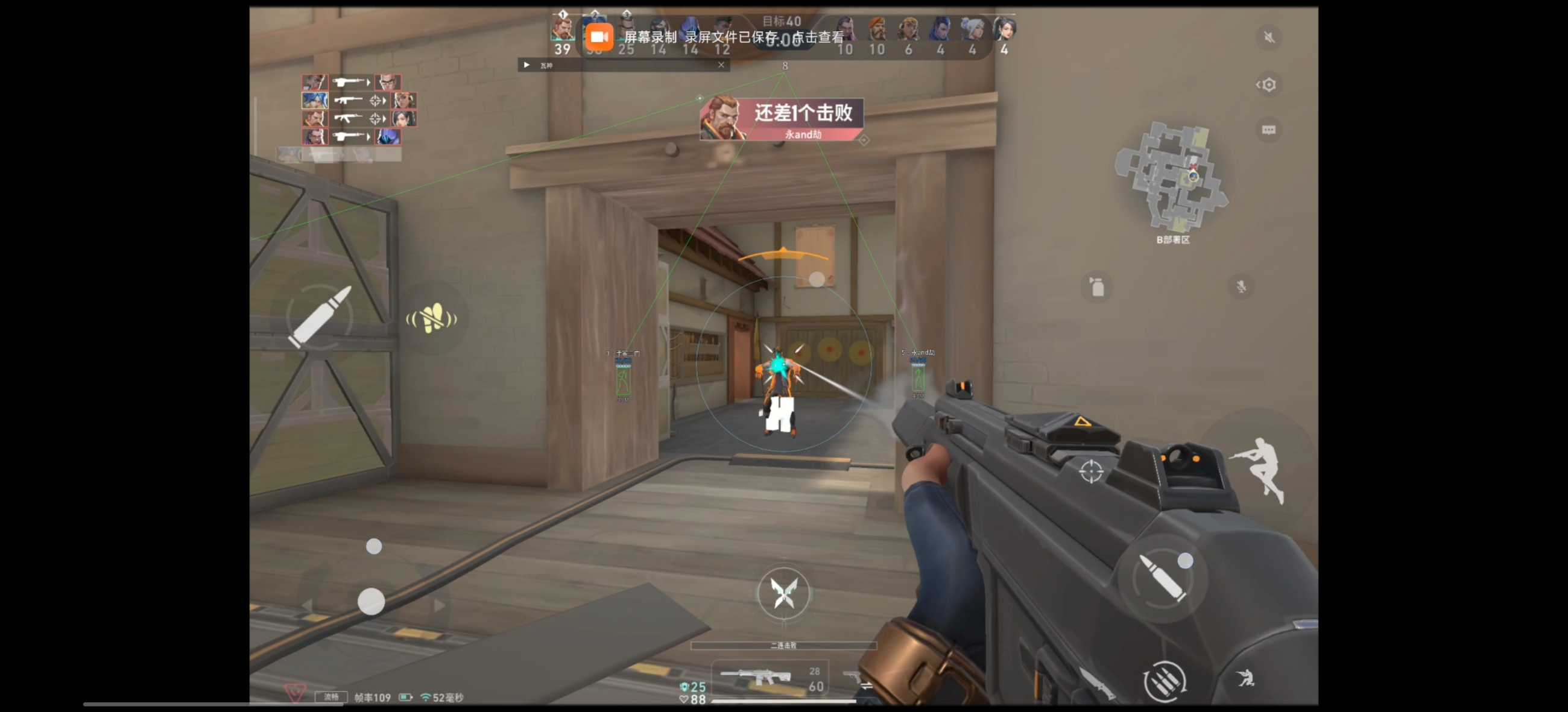Tap the spray can icon
This screenshot has height=712, width=1568.
1096,286
